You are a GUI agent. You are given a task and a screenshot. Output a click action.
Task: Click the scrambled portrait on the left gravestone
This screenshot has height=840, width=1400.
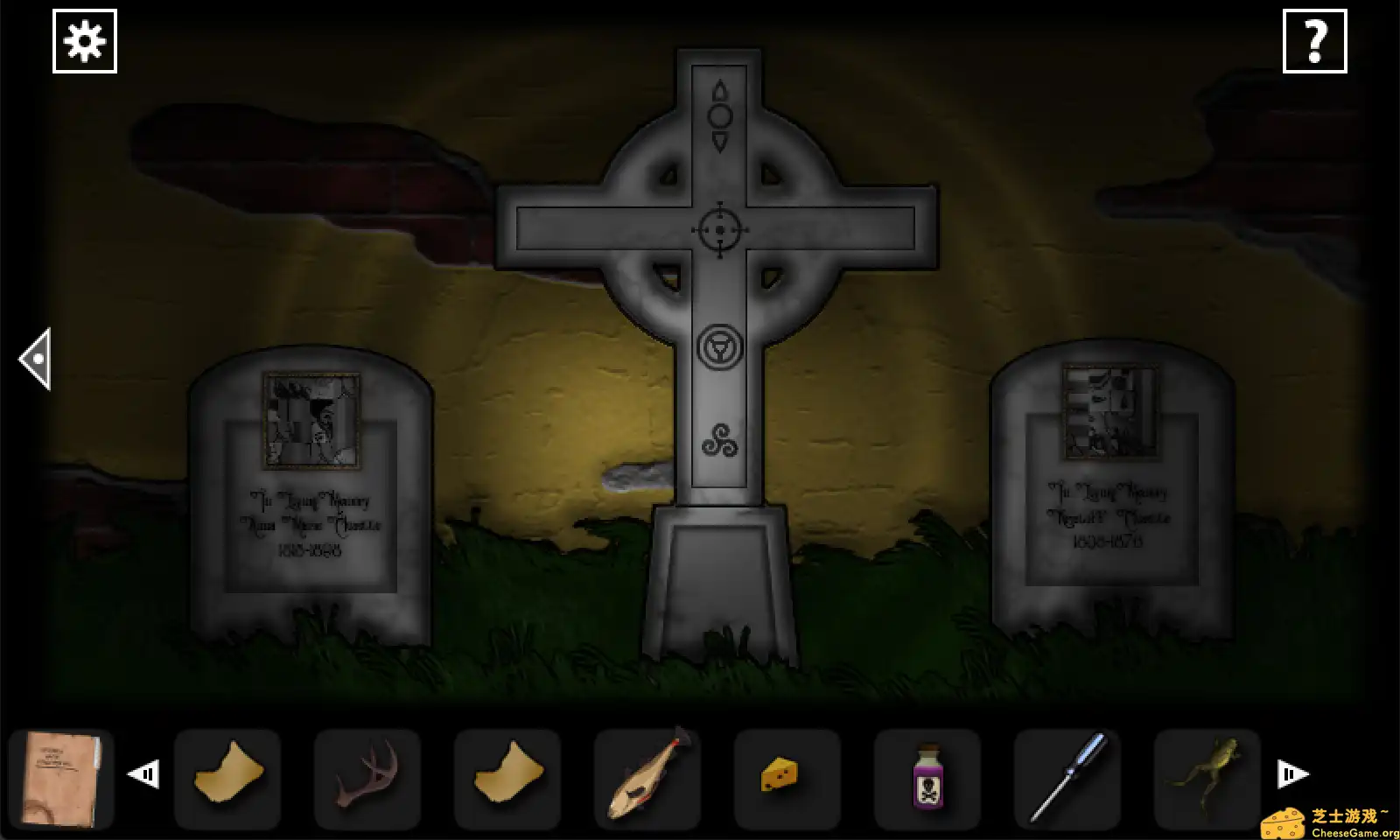pos(311,418)
